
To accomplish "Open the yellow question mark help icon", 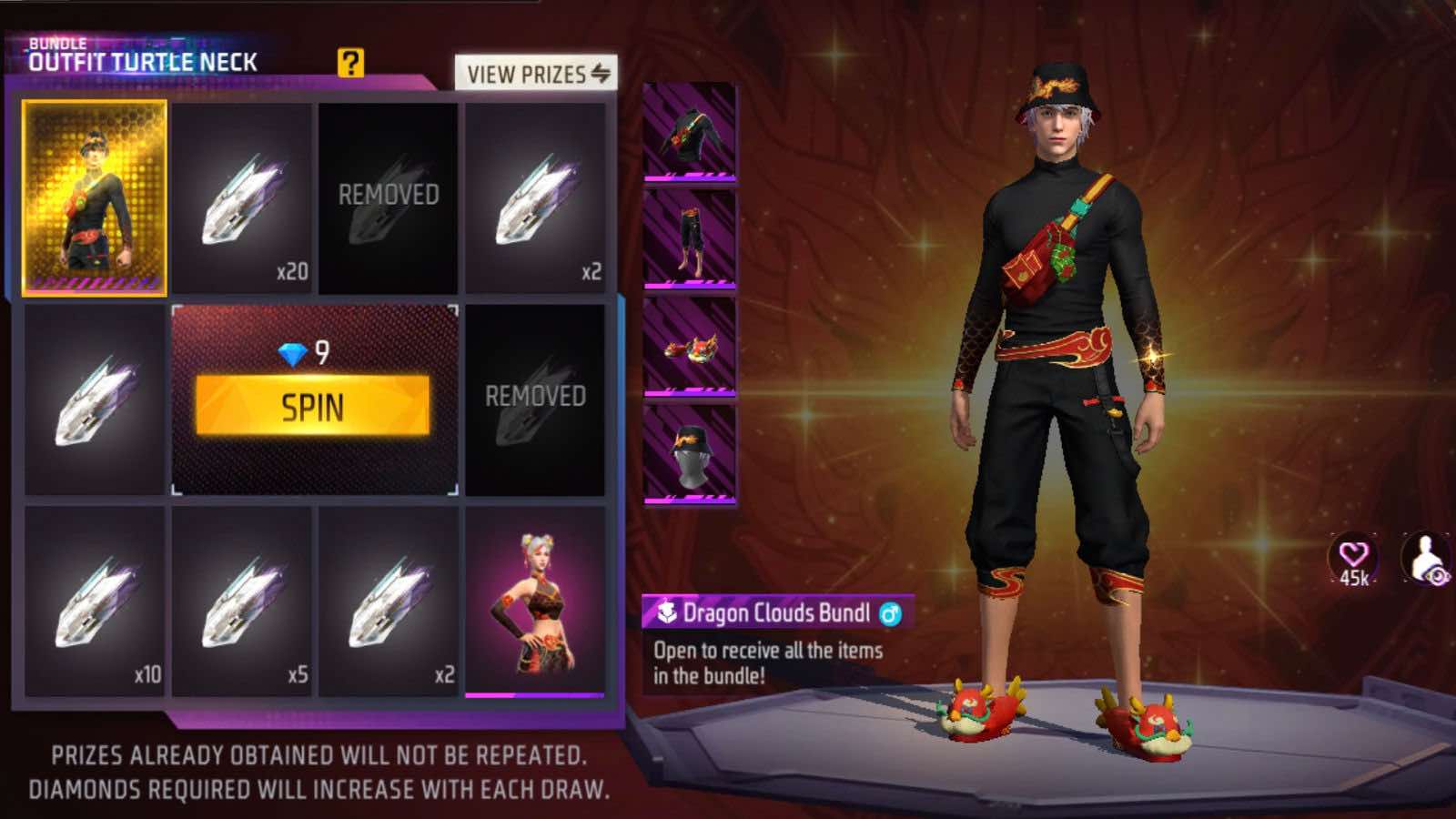I will point(350,64).
